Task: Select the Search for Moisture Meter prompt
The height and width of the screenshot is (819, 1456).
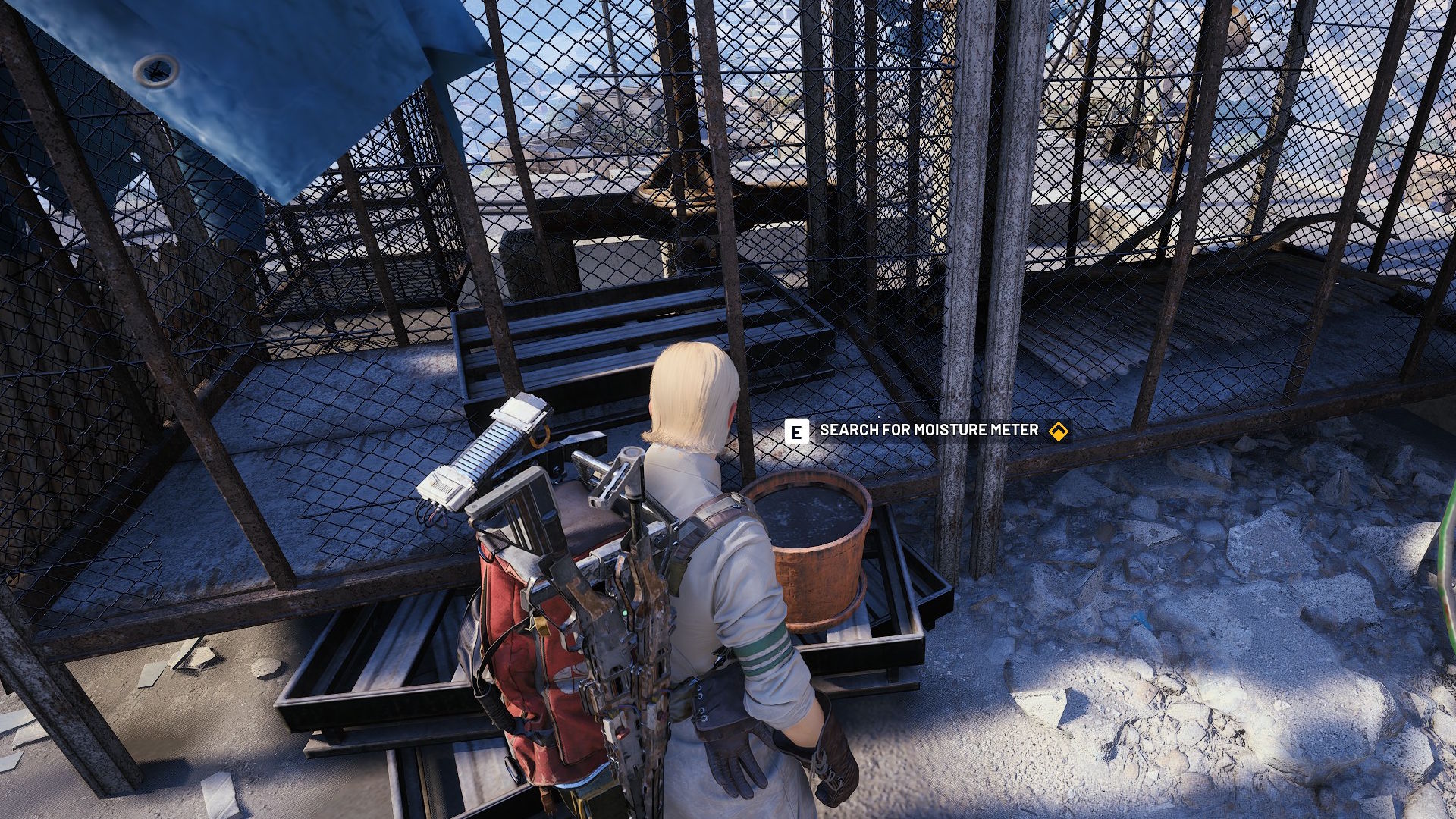Action: [x=928, y=431]
